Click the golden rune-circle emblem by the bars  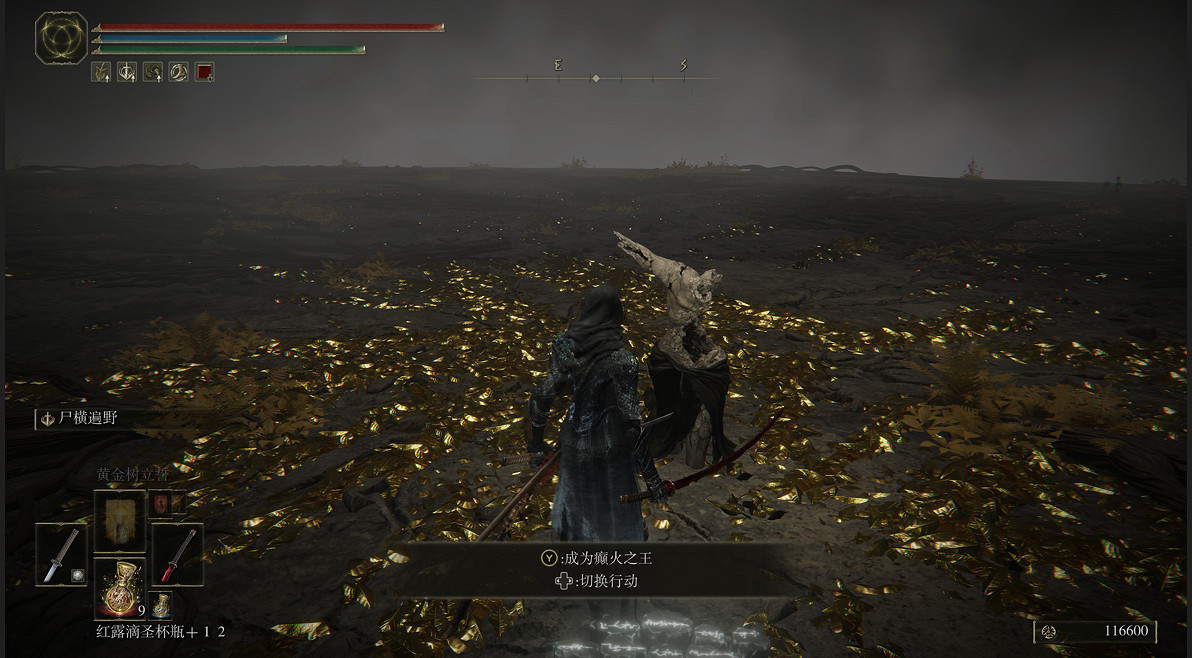point(61,38)
